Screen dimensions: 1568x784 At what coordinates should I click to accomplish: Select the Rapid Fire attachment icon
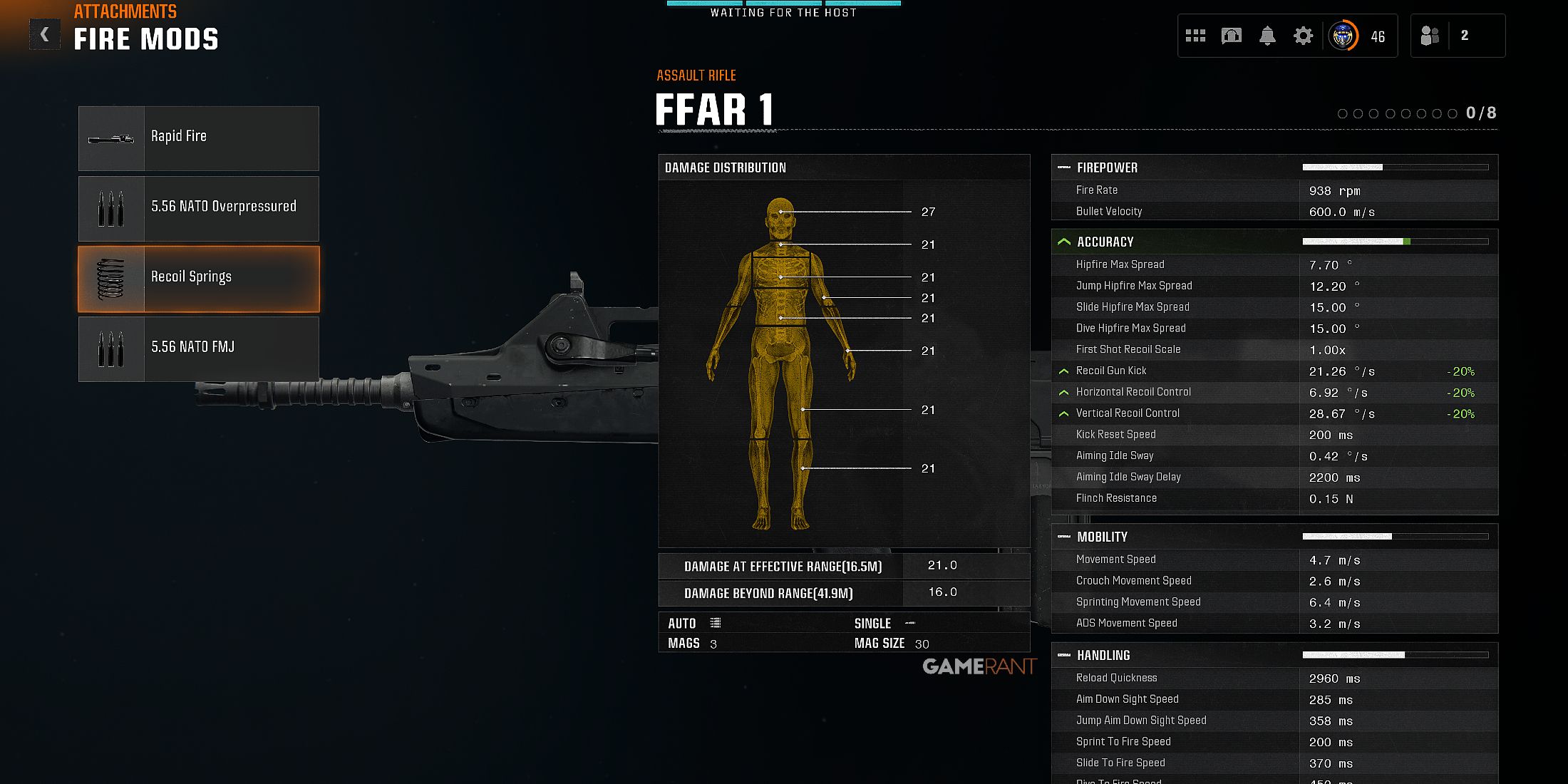click(113, 137)
